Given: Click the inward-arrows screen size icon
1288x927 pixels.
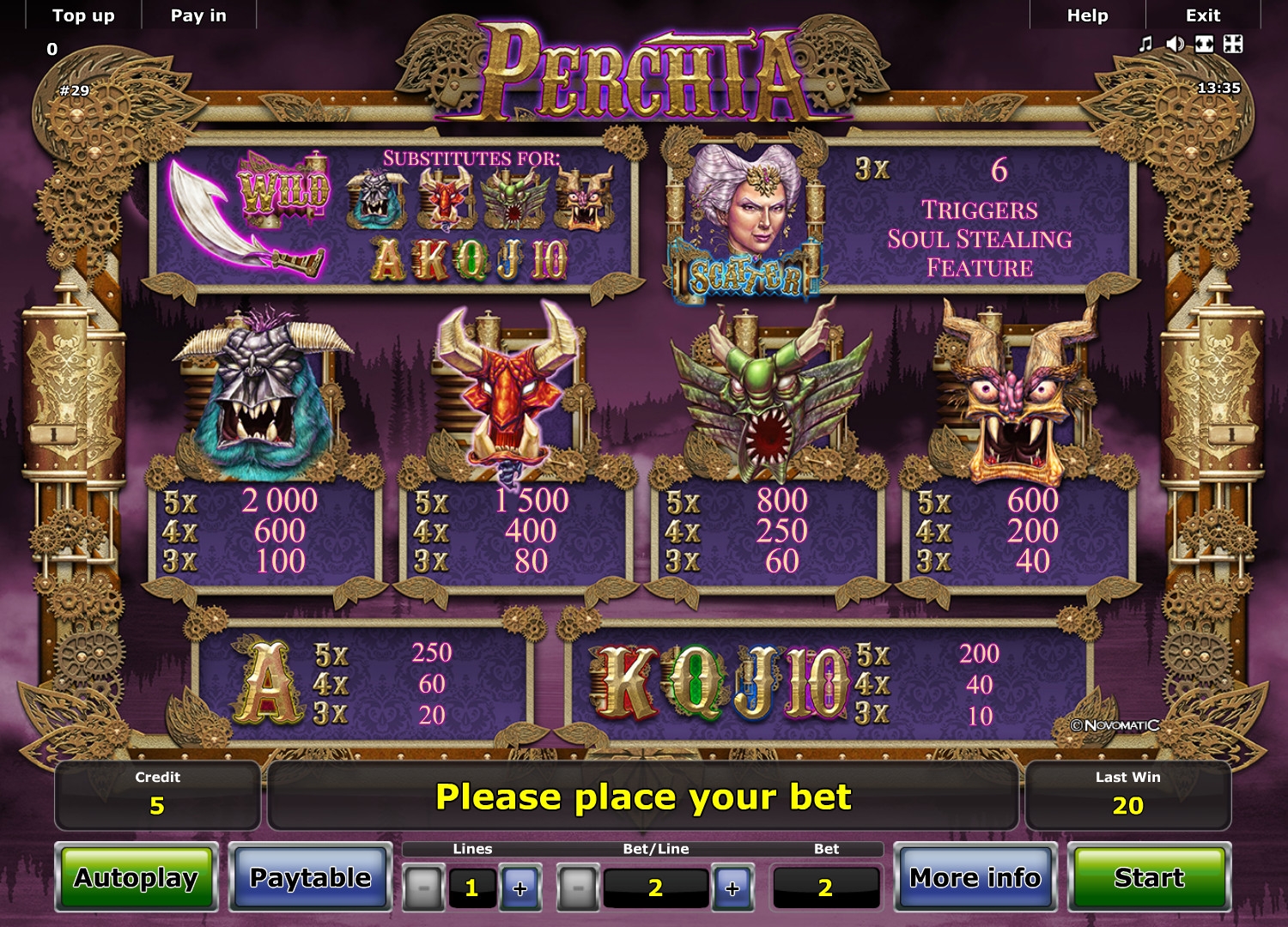Looking at the screenshot, I should (x=1233, y=44).
